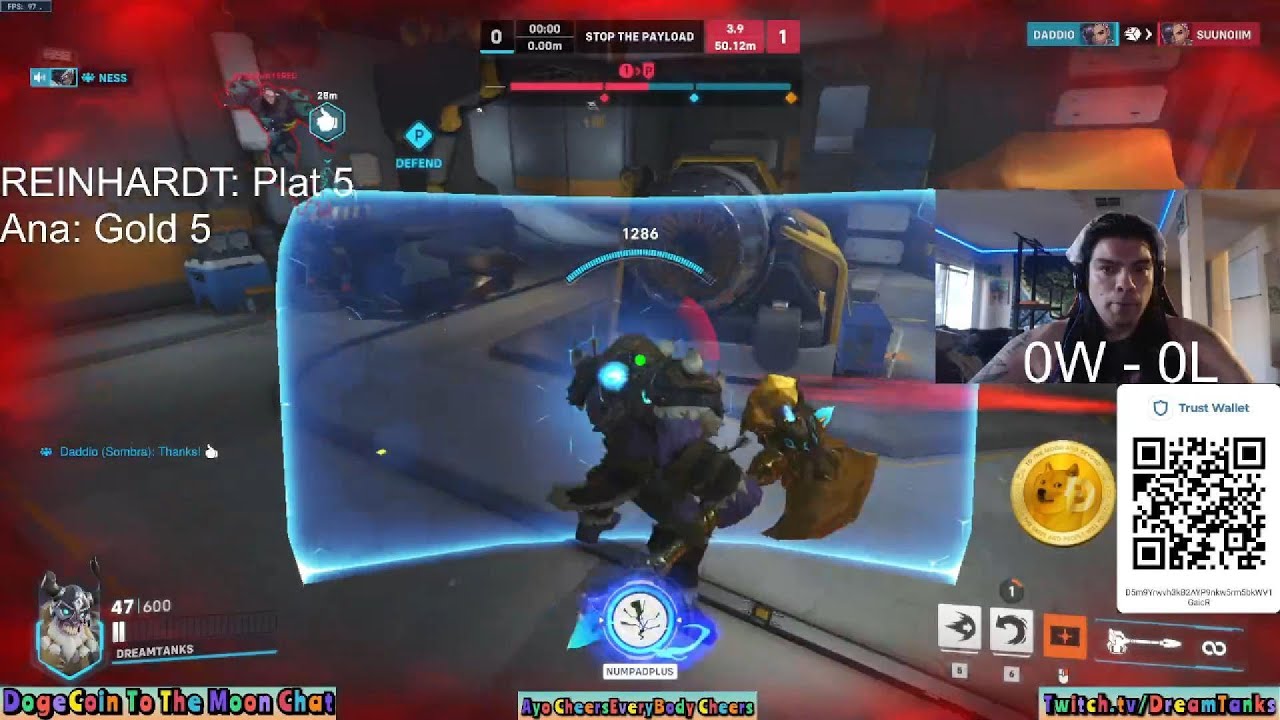Open the Daddio Sombra chat message

129,452
